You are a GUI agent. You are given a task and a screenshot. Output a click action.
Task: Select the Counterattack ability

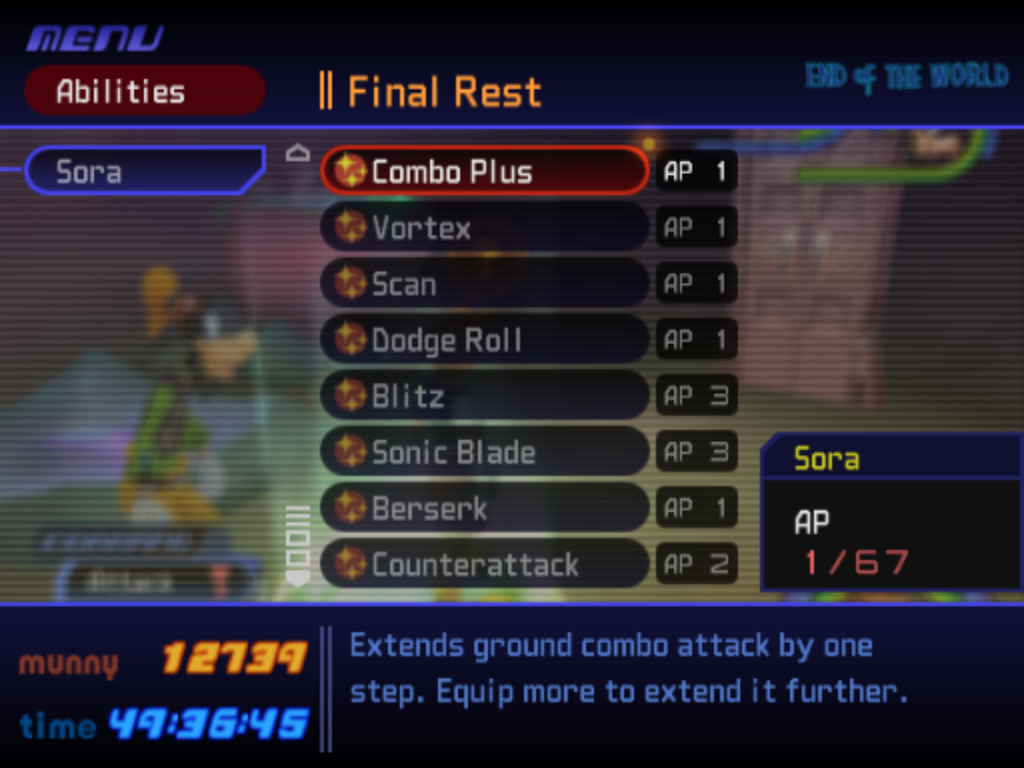(484, 564)
